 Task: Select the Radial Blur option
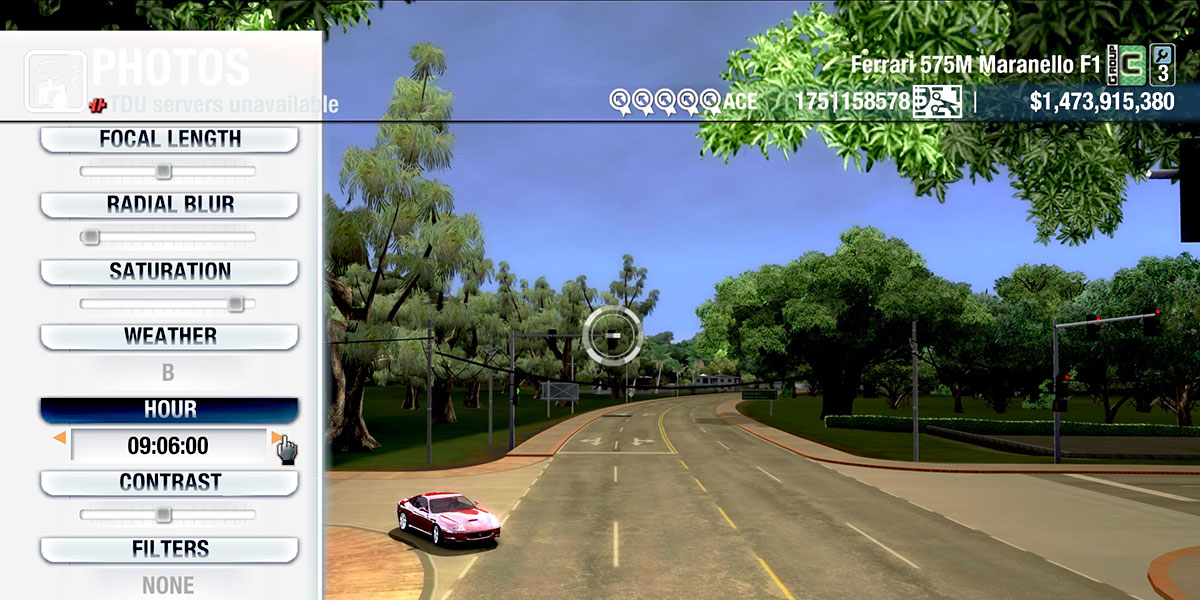tap(169, 205)
